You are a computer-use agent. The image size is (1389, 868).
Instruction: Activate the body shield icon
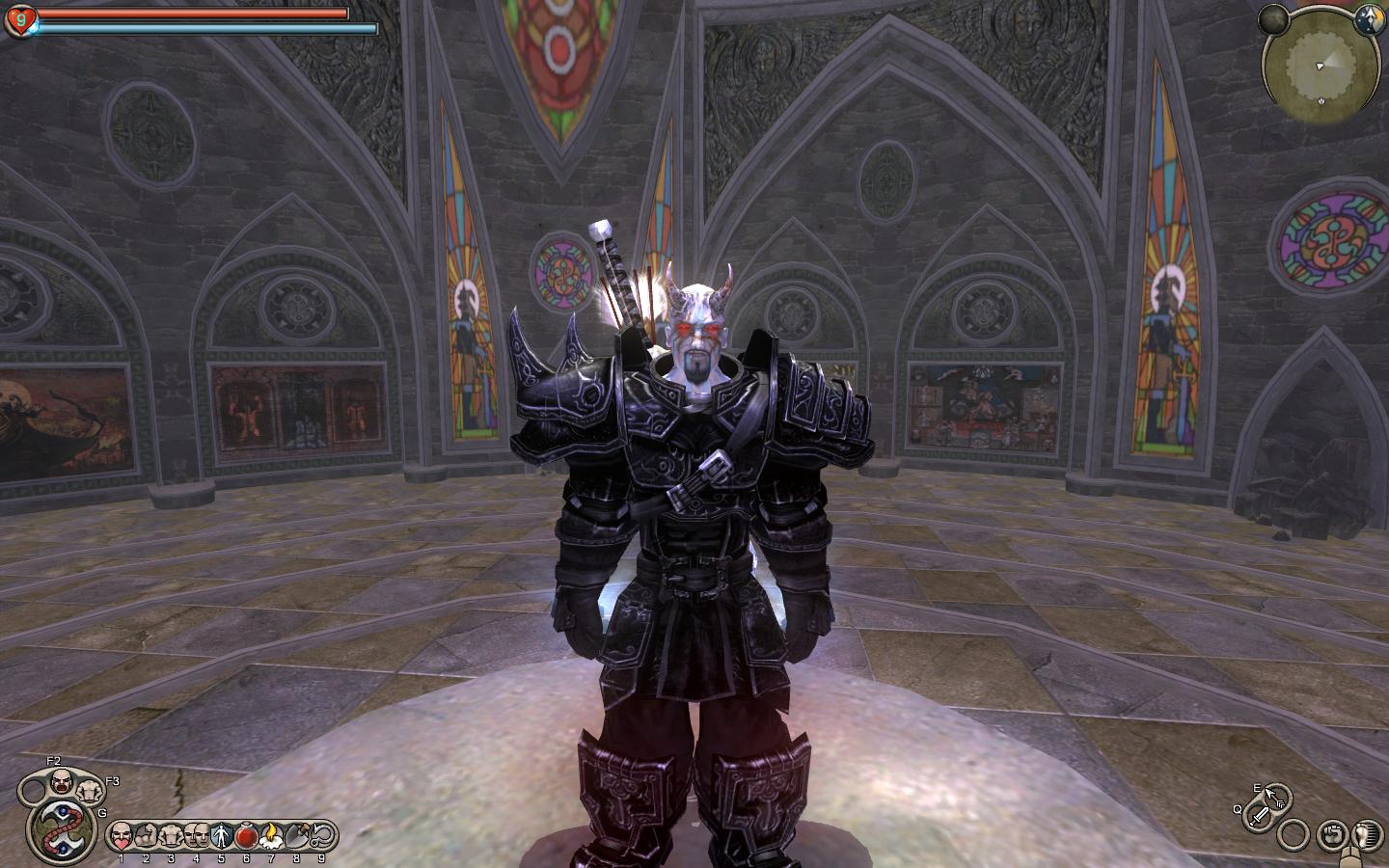coord(221,834)
